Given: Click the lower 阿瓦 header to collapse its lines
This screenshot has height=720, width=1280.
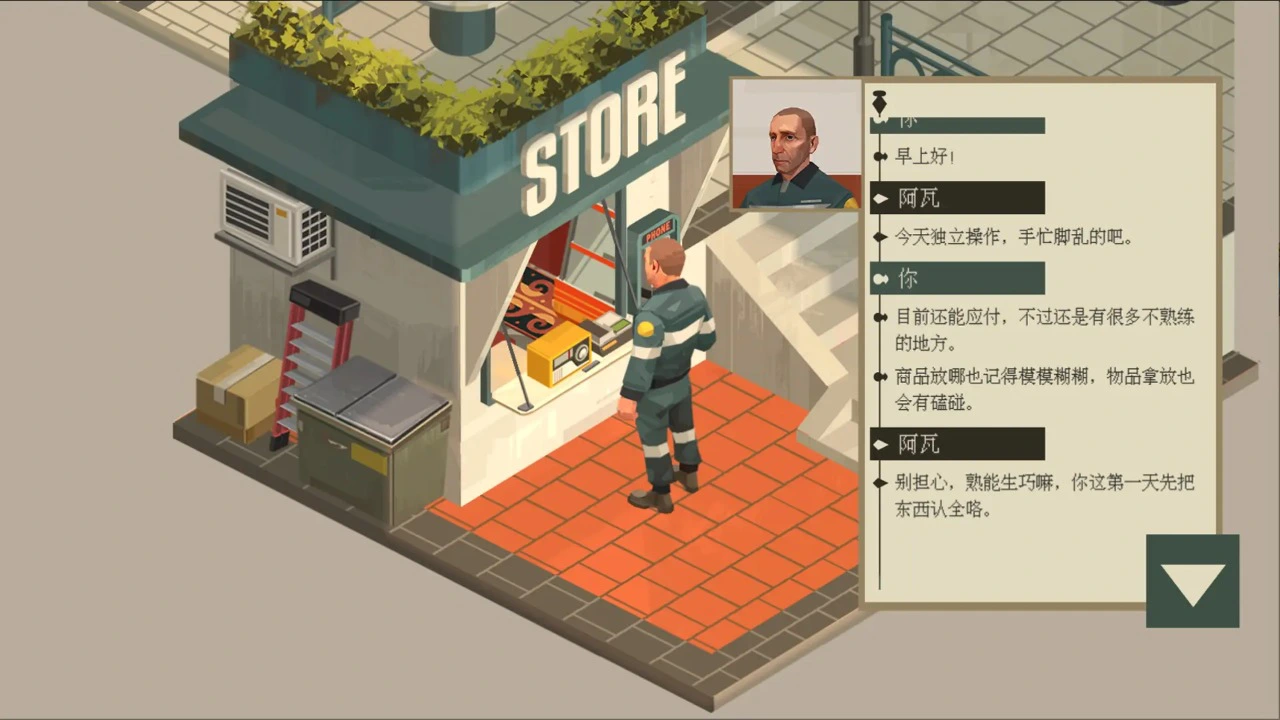Looking at the screenshot, I should tap(956, 444).
